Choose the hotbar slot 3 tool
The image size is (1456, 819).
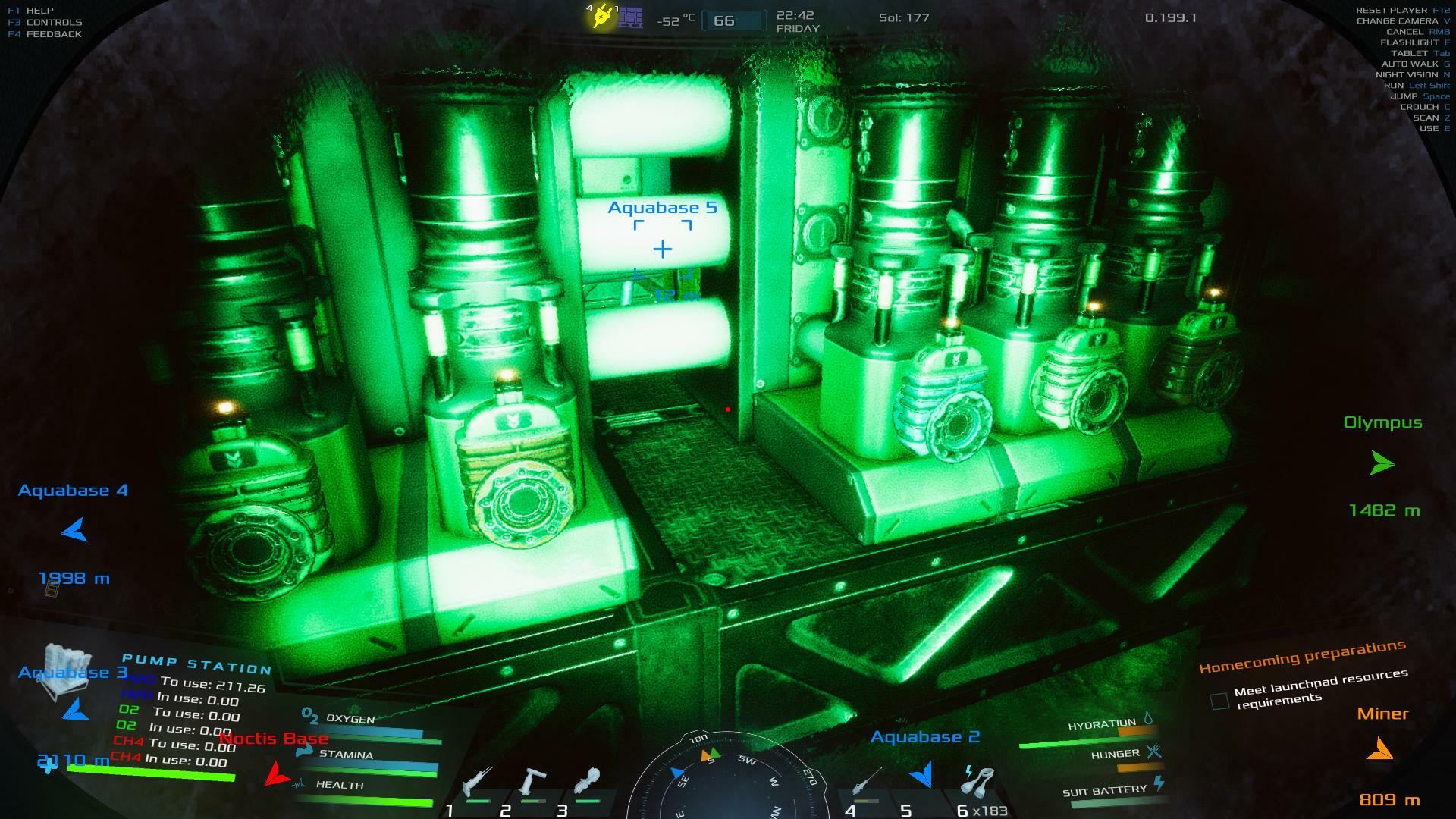click(589, 783)
